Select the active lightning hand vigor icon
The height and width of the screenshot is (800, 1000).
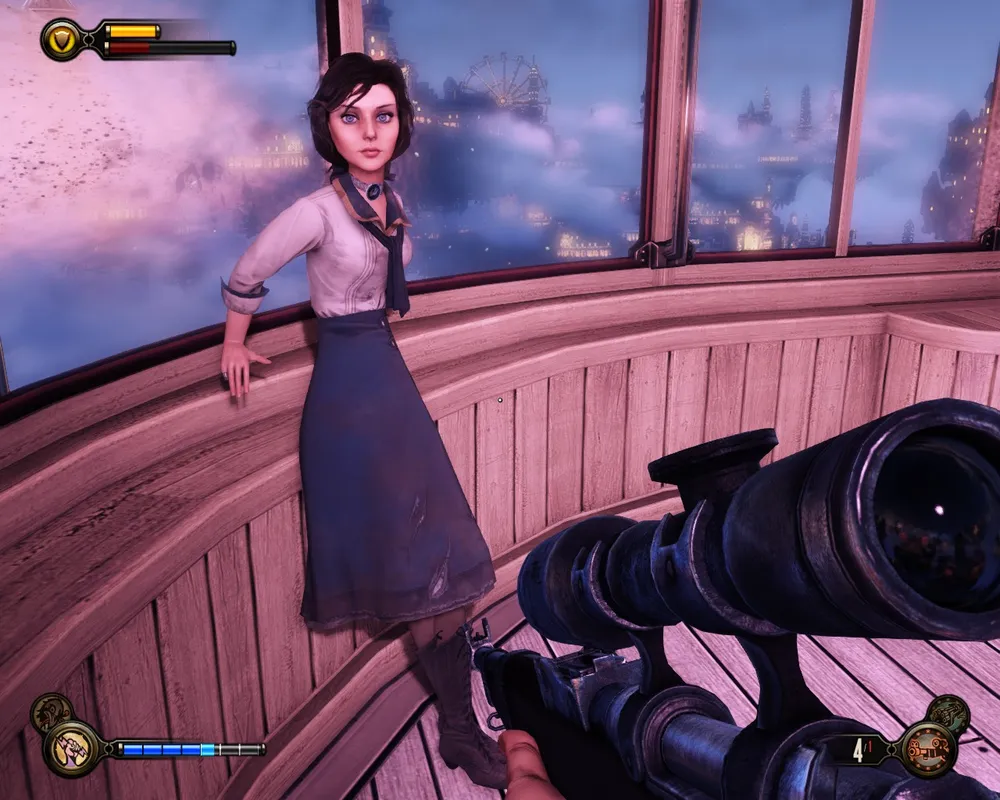point(70,747)
